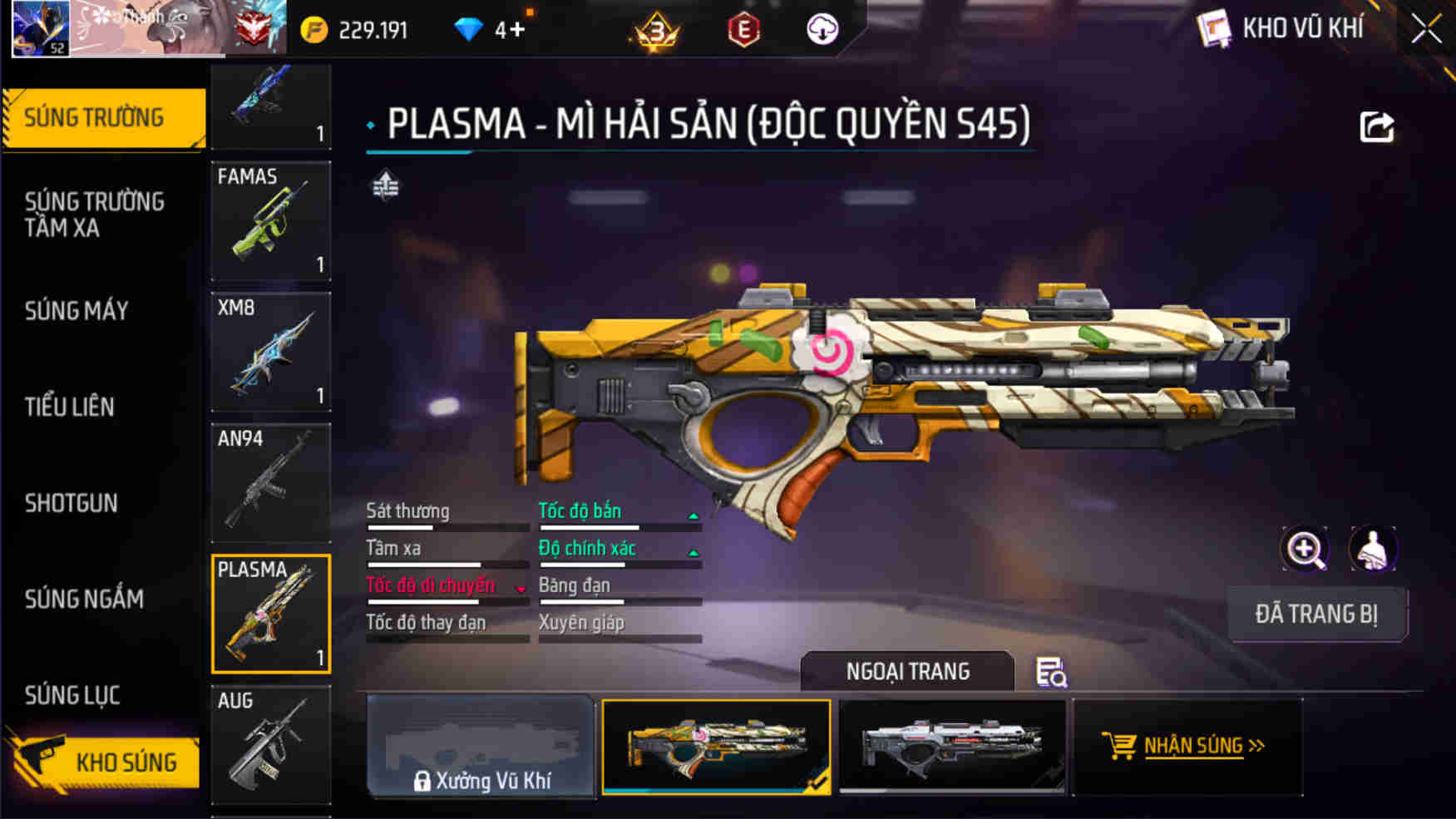Viewport: 1456px width, 819px height.
Task: Show the Shotgun weapon list
Action: 72,503
